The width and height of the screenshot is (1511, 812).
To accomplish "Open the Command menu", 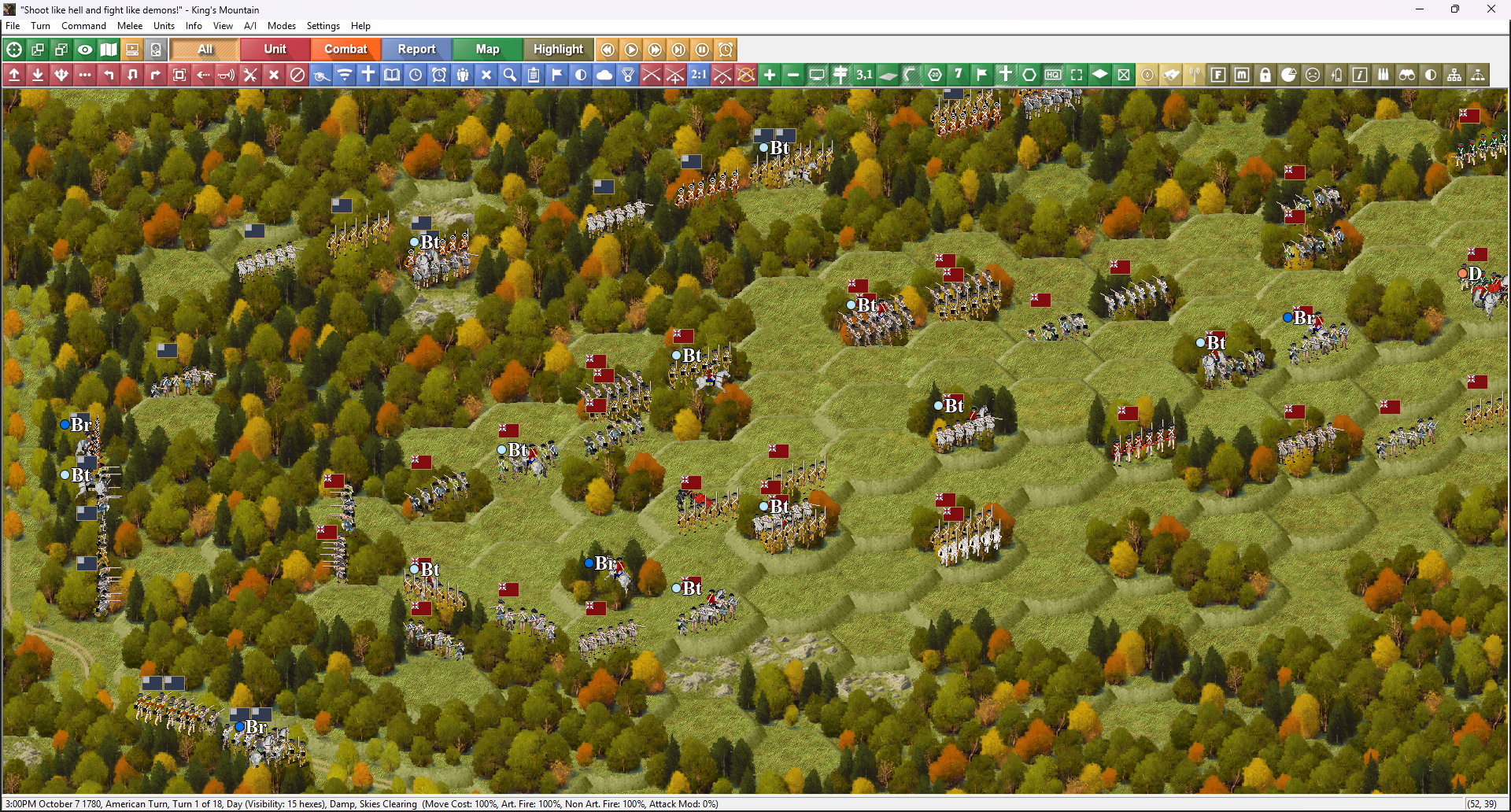I will point(83,26).
